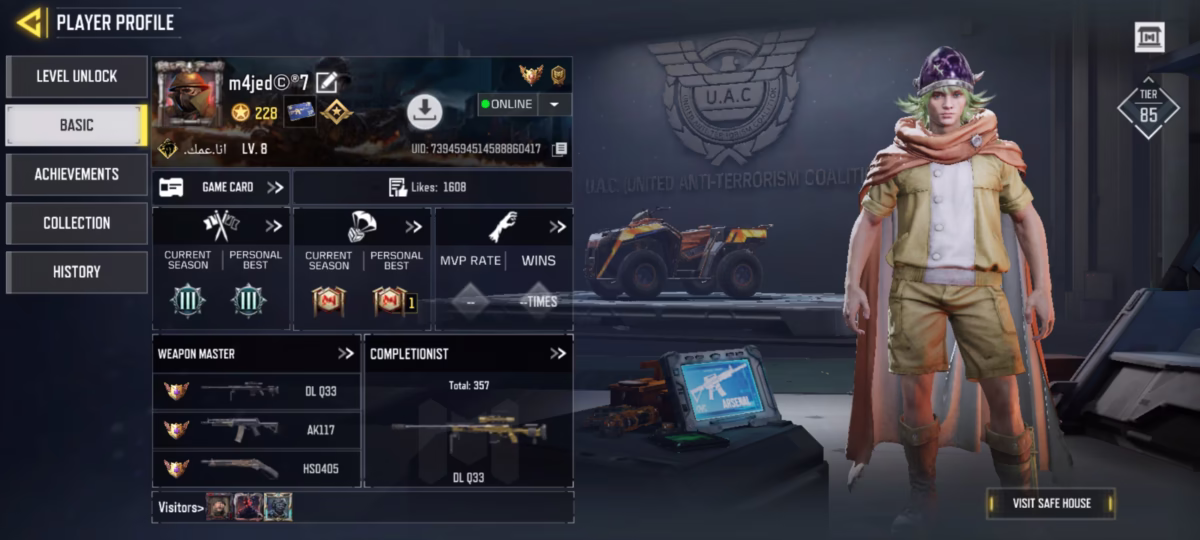Open the Visitors list
The image size is (1200, 540).
coord(180,507)
